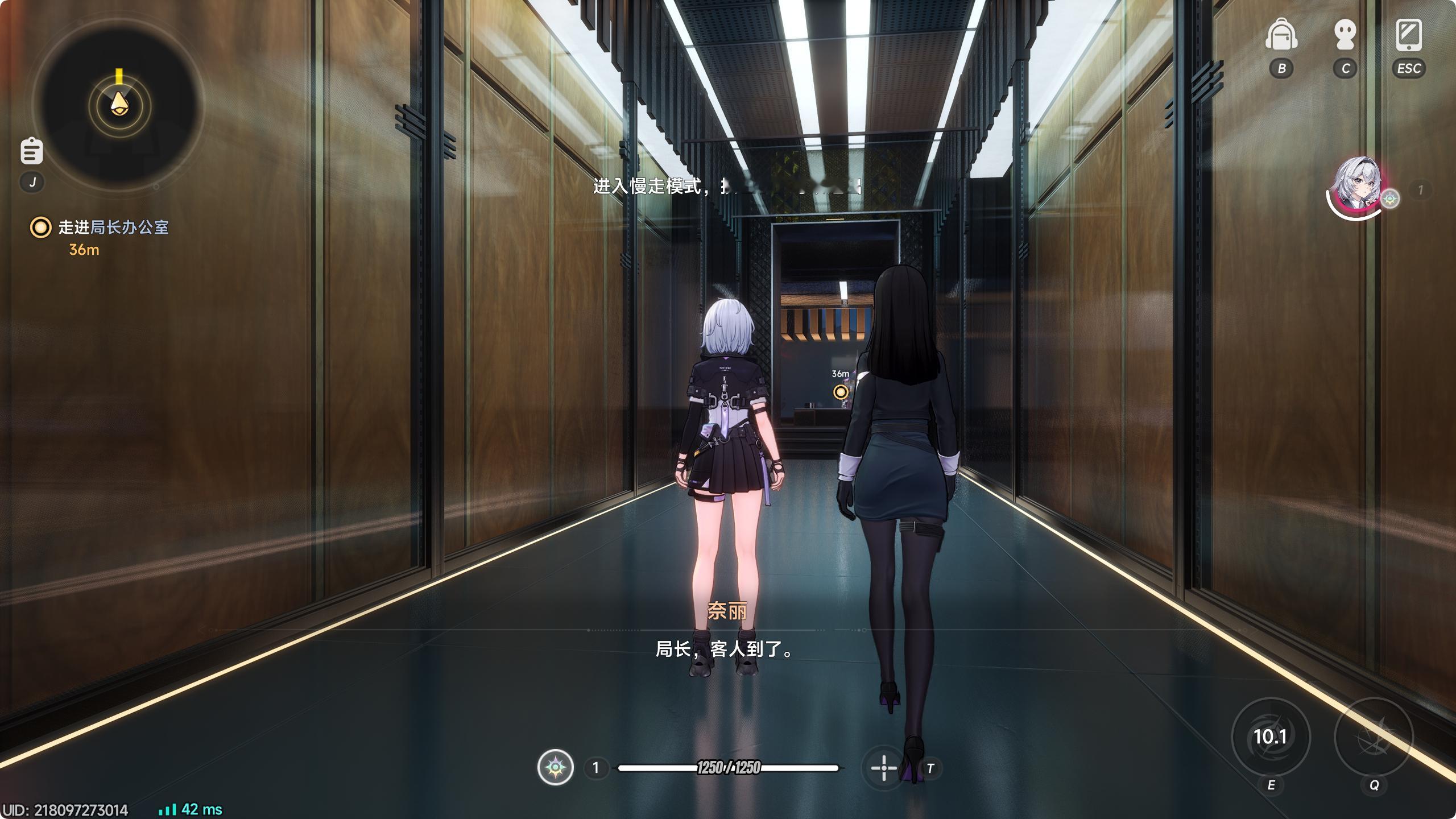This screenshot has height=819, width=1456.
Task: Open the backpack inventory icon
Action: tap(1281, 35)
